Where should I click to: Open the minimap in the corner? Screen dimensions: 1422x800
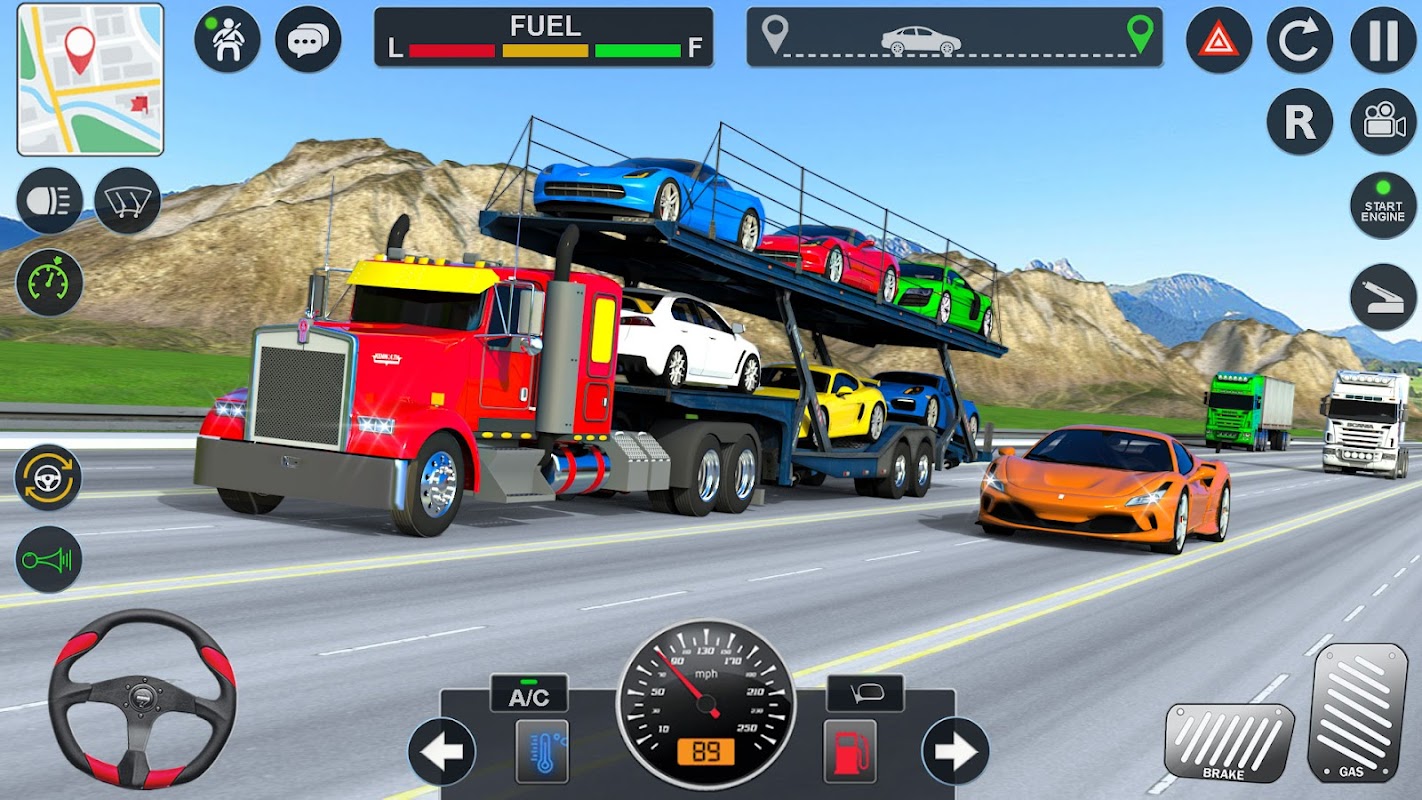coord(90,80)
